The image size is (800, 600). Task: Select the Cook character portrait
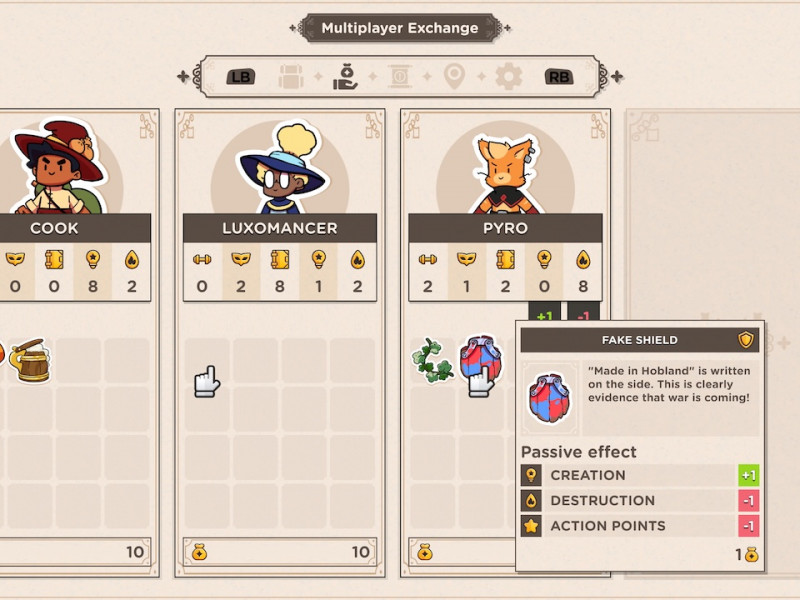point(58,172)
